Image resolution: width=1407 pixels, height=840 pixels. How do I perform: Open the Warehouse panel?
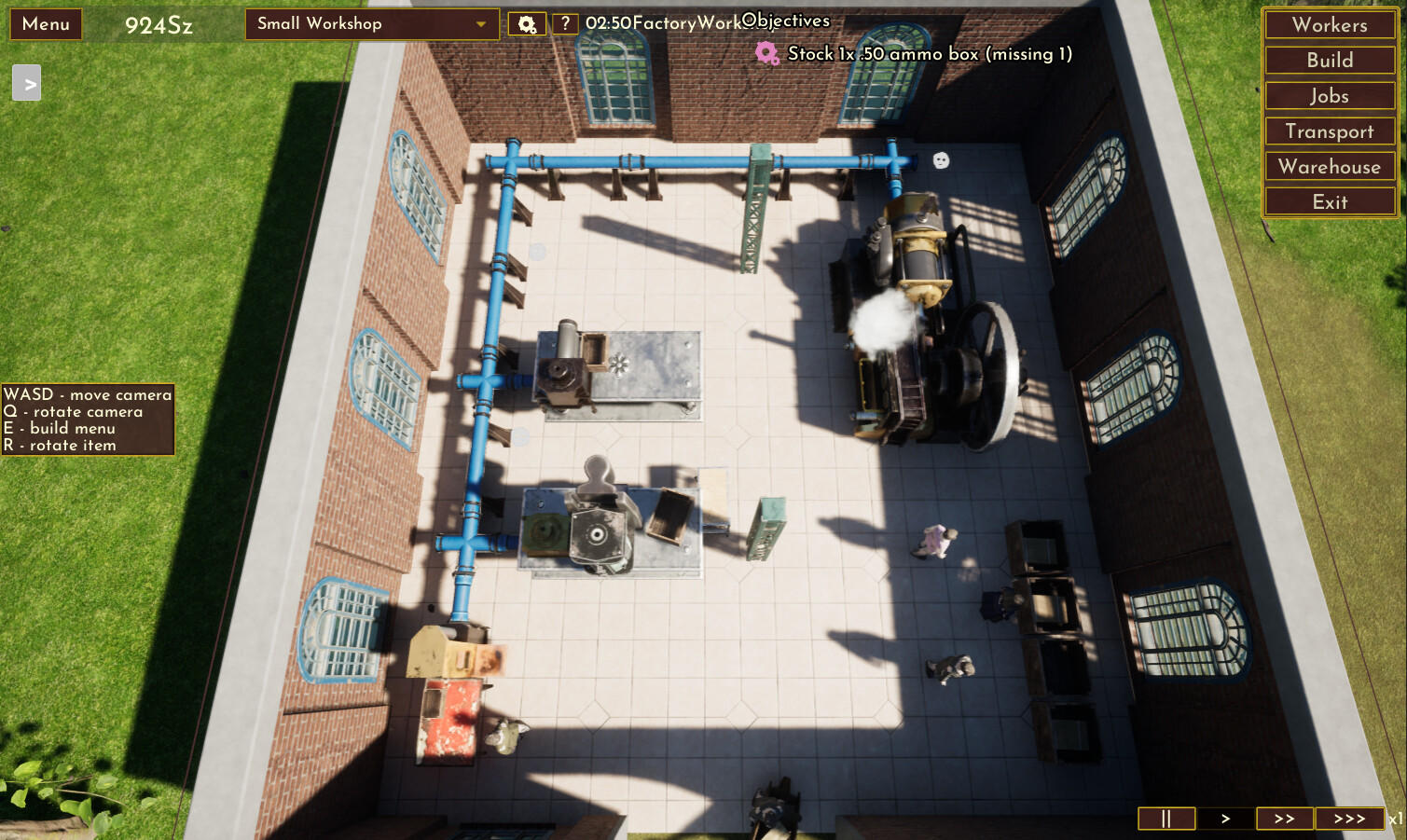point(1329,166)
